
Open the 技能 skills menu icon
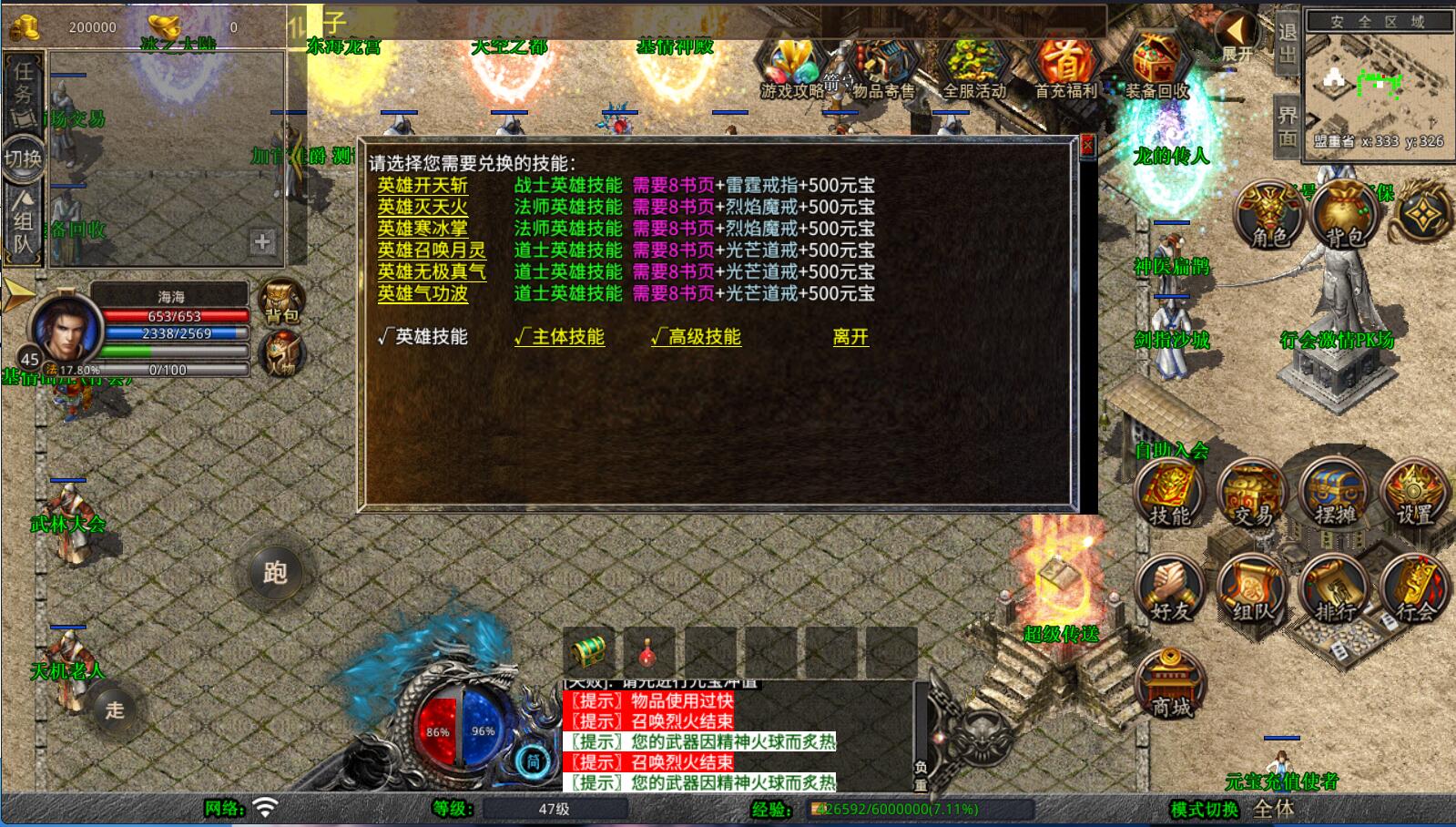(1169, 495)
